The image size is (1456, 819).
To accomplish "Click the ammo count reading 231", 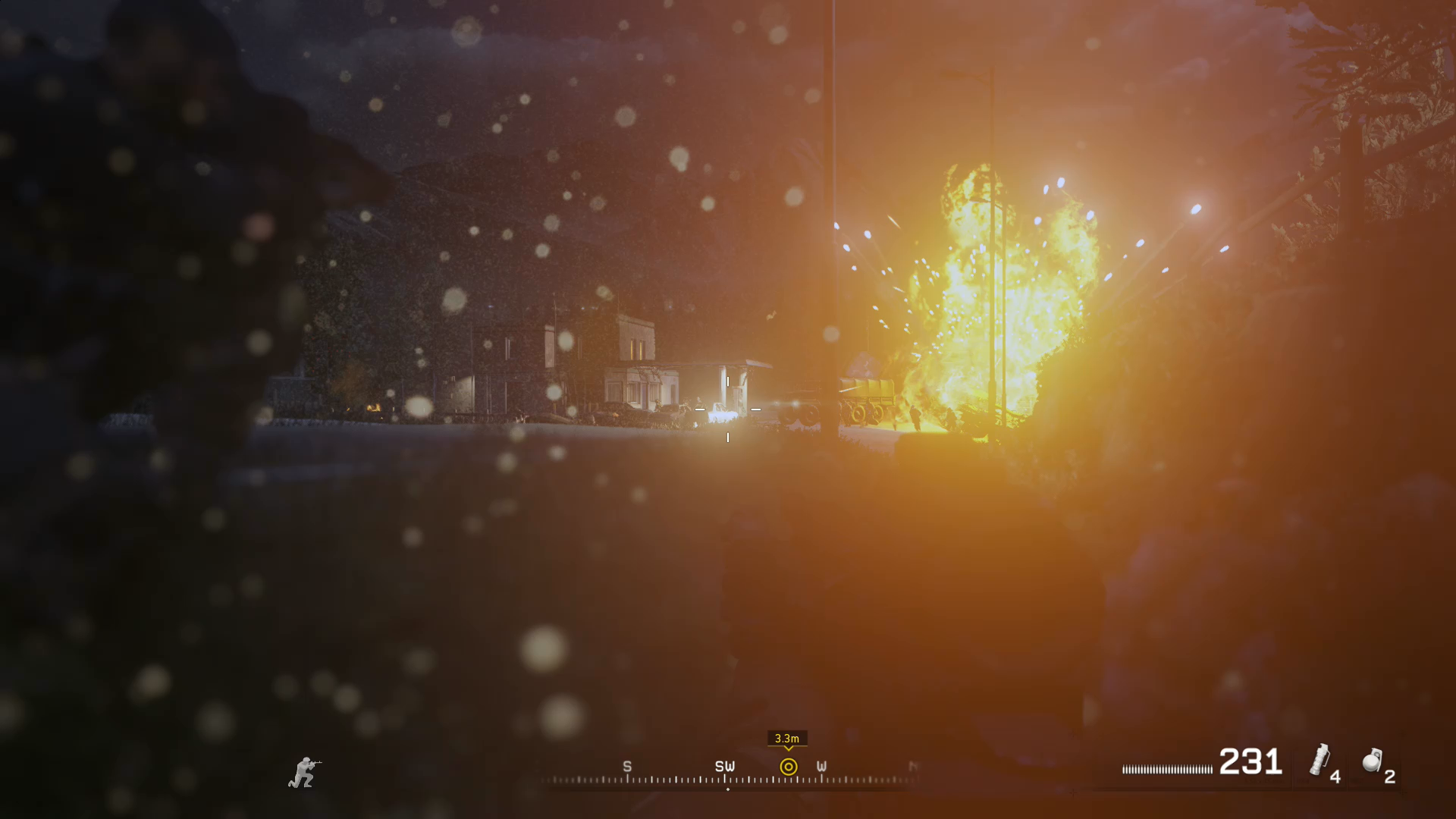I will [x=1250, y=762].
